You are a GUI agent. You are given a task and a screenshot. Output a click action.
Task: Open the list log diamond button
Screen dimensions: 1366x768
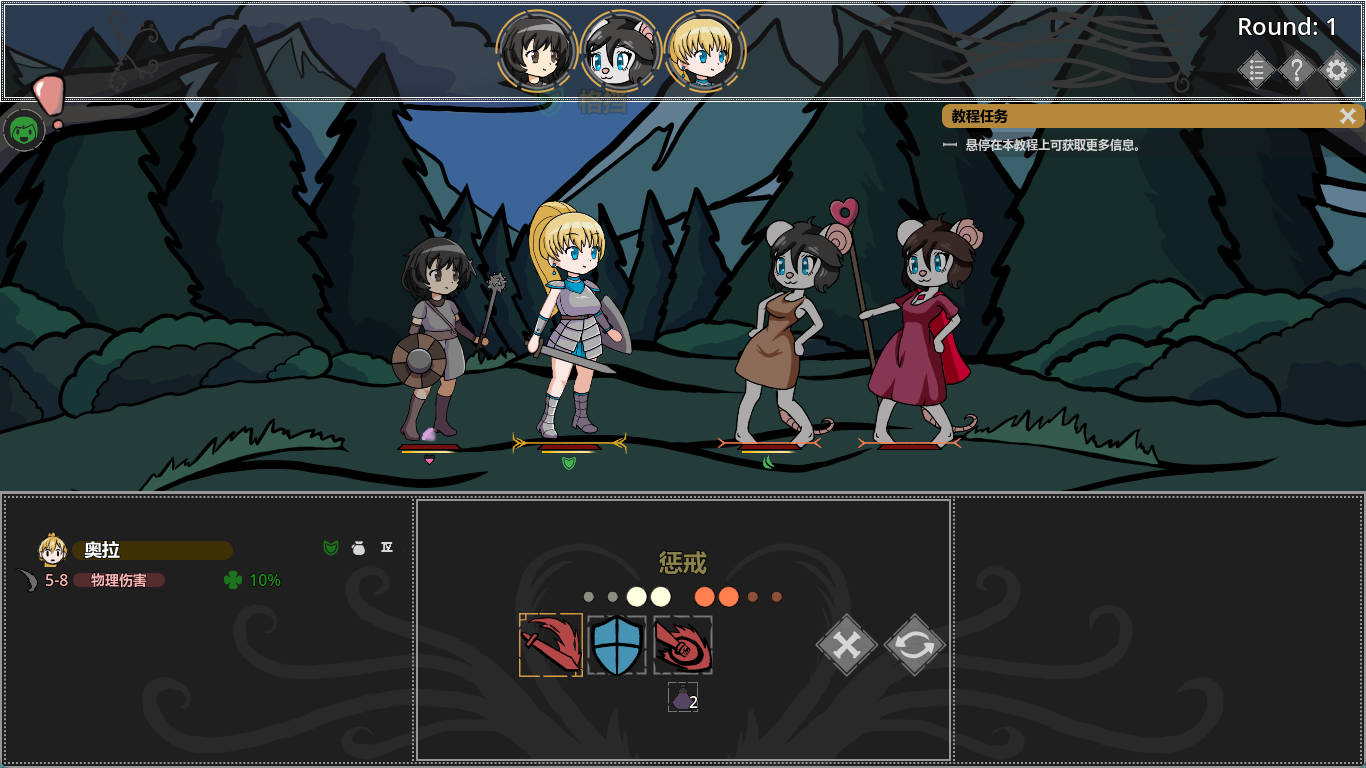click(1257, 70)
